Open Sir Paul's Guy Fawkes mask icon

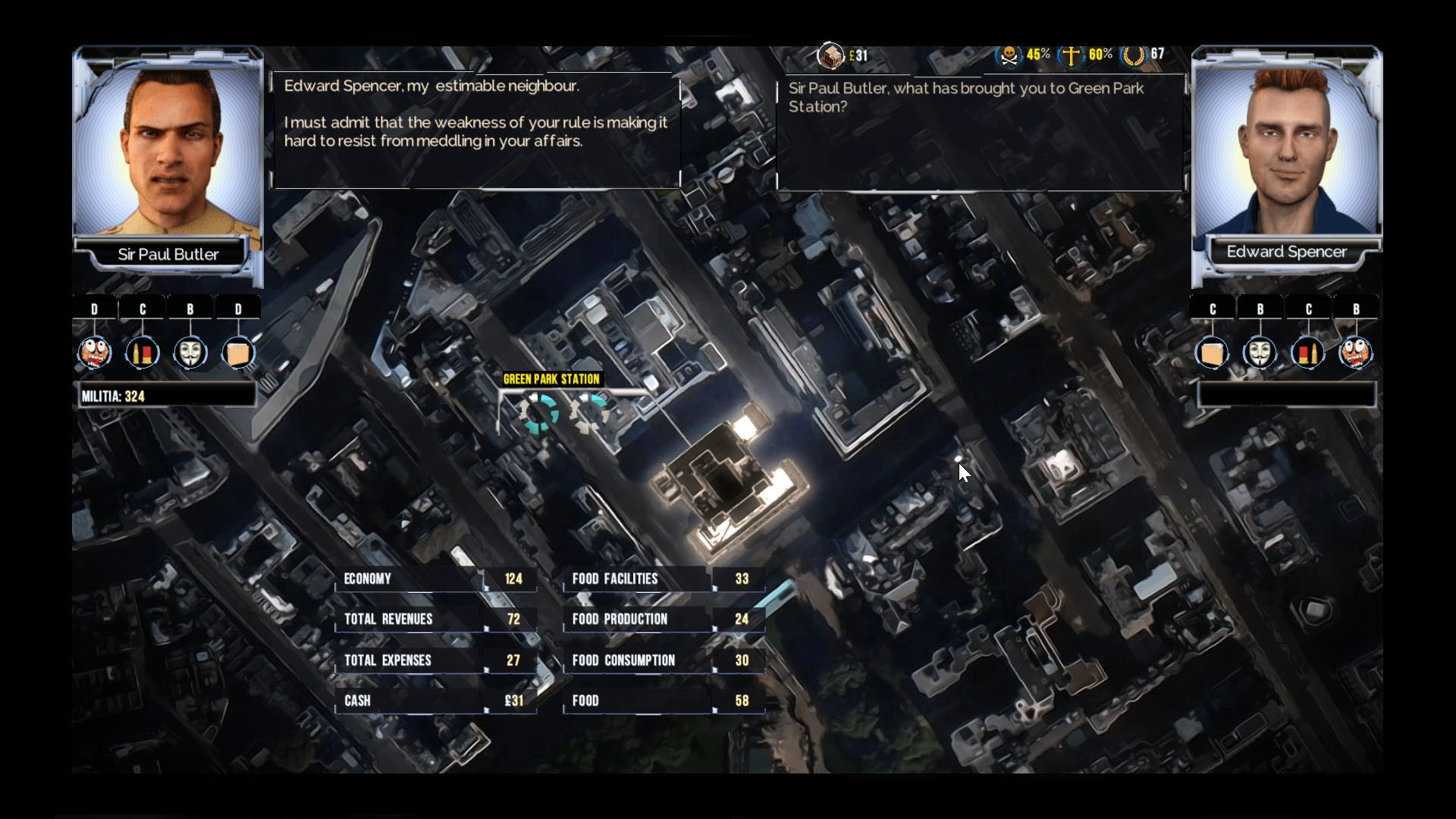click(190, 353)
